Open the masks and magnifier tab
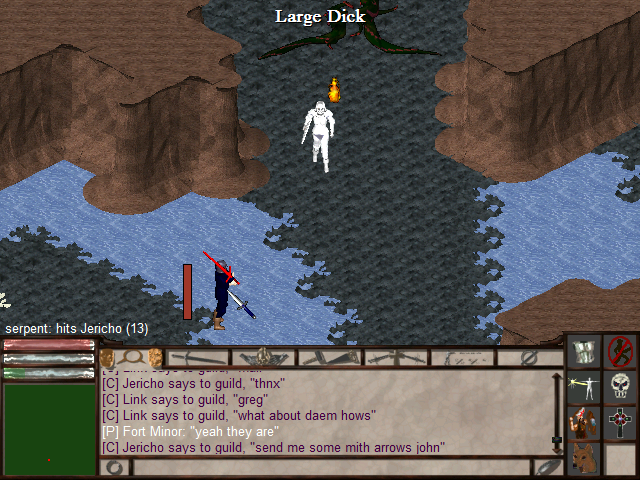 pos(132,357)
